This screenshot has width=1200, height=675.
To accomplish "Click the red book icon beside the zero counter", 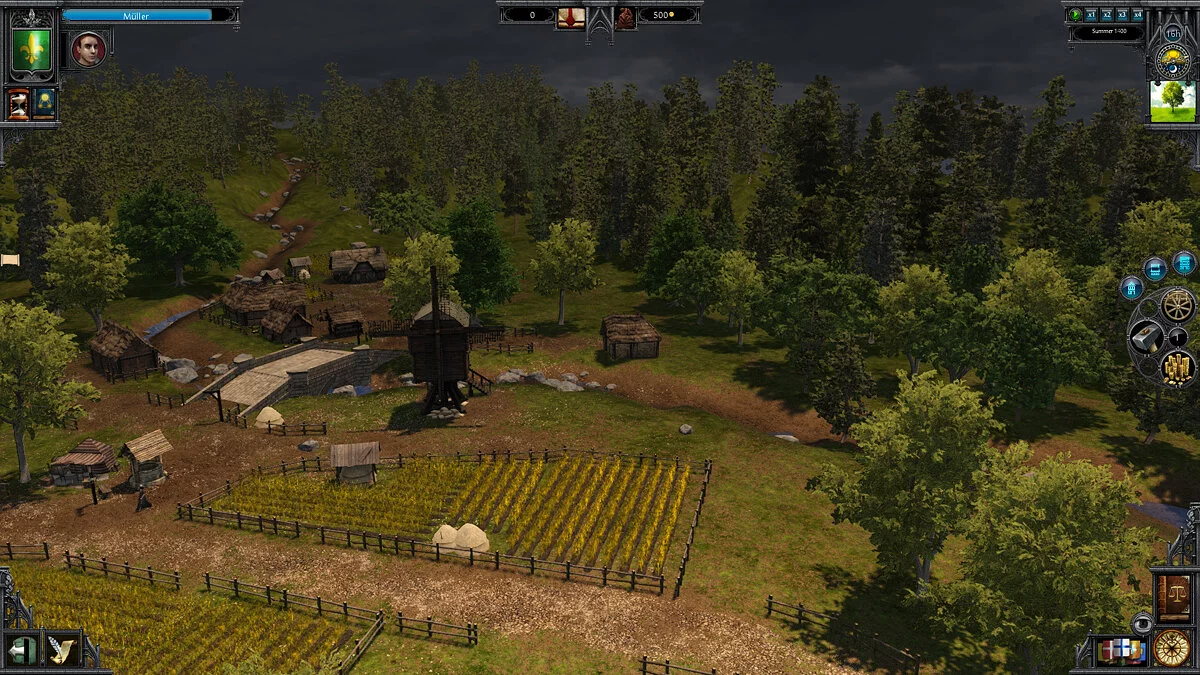I will pyautogui.click(x=571, y=16).
